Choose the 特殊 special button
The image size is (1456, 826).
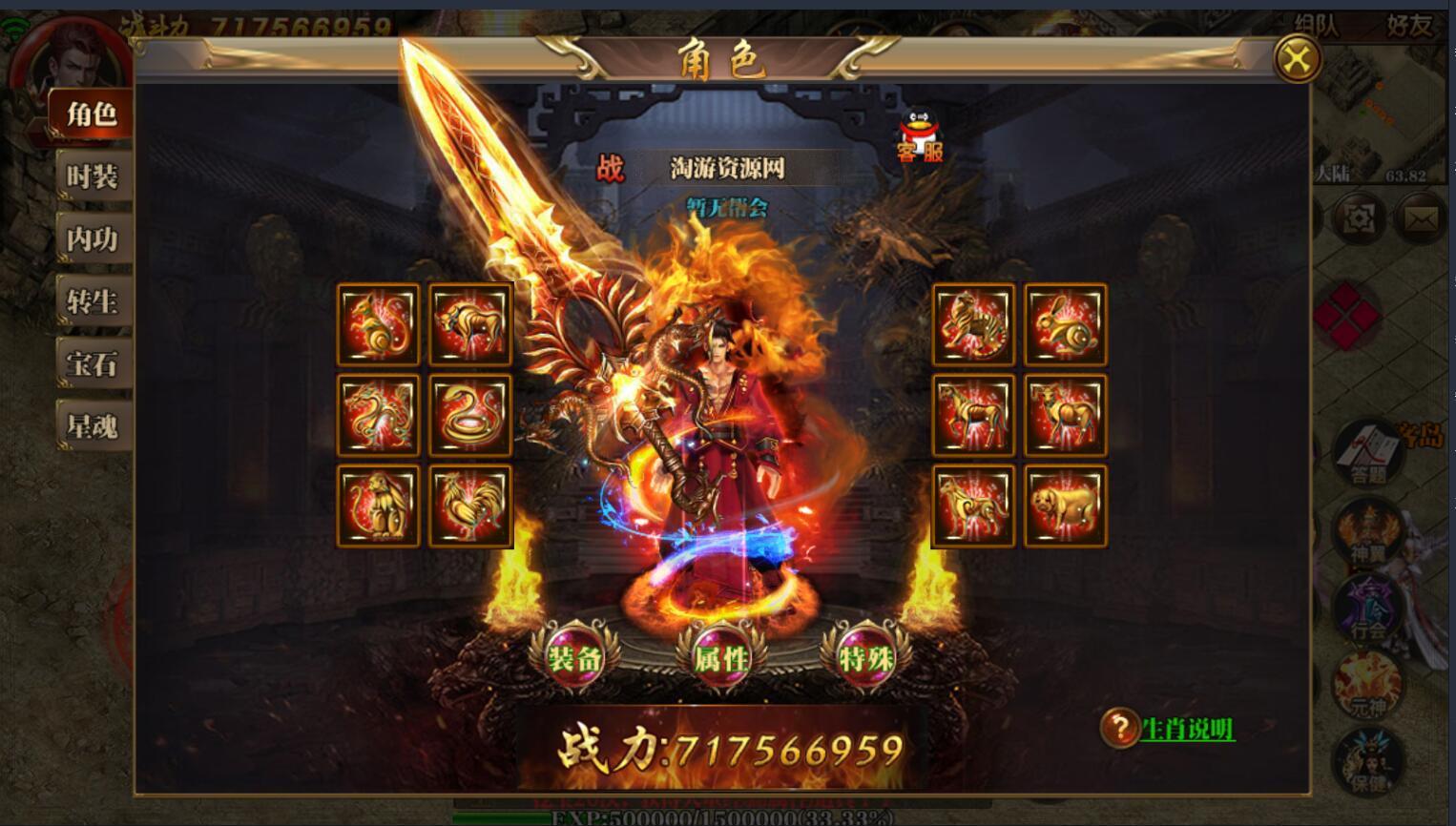(x=866, y=658)
